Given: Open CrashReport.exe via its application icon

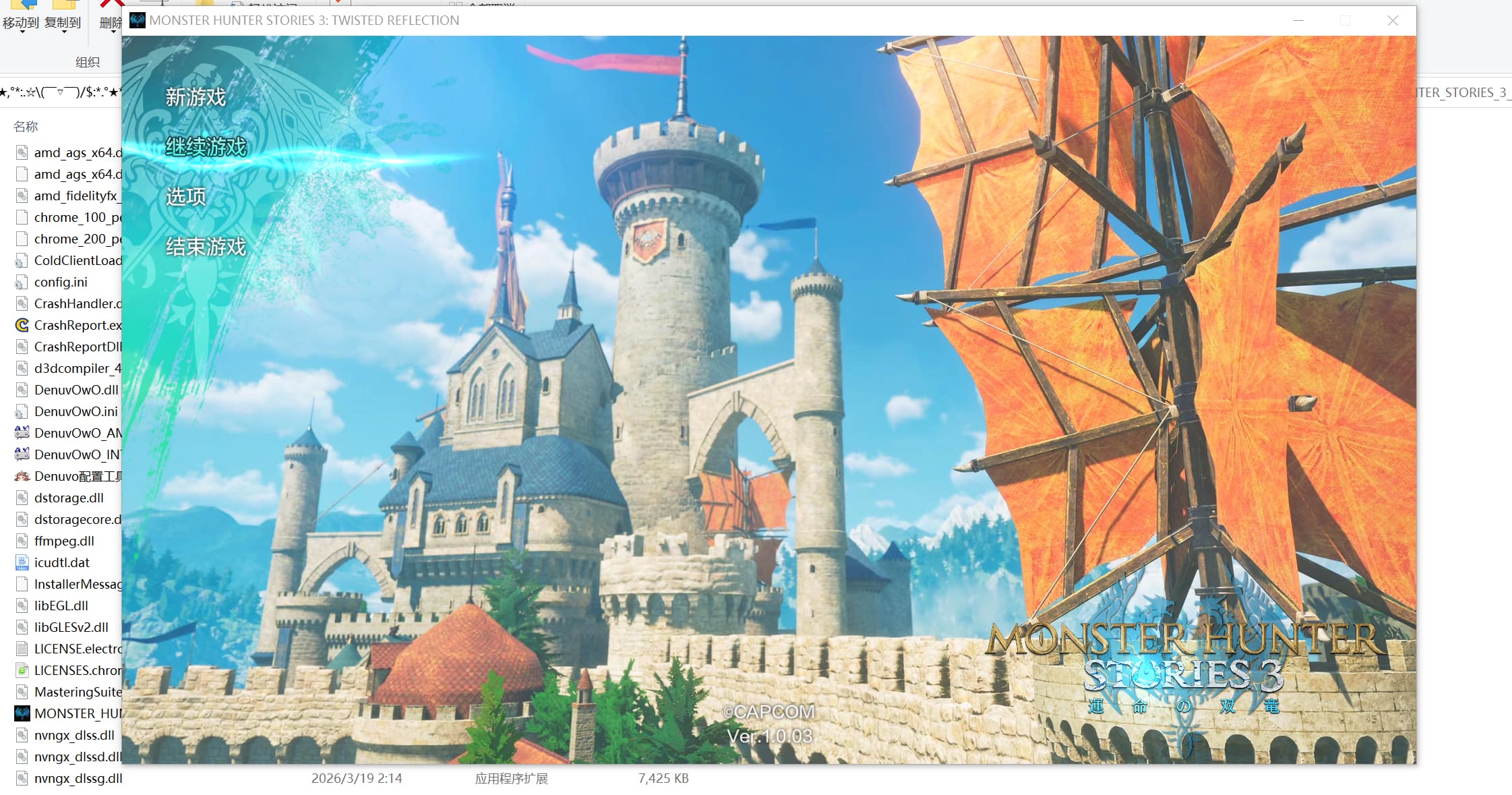Looking at the screenshot, I should tap(21, 325).
